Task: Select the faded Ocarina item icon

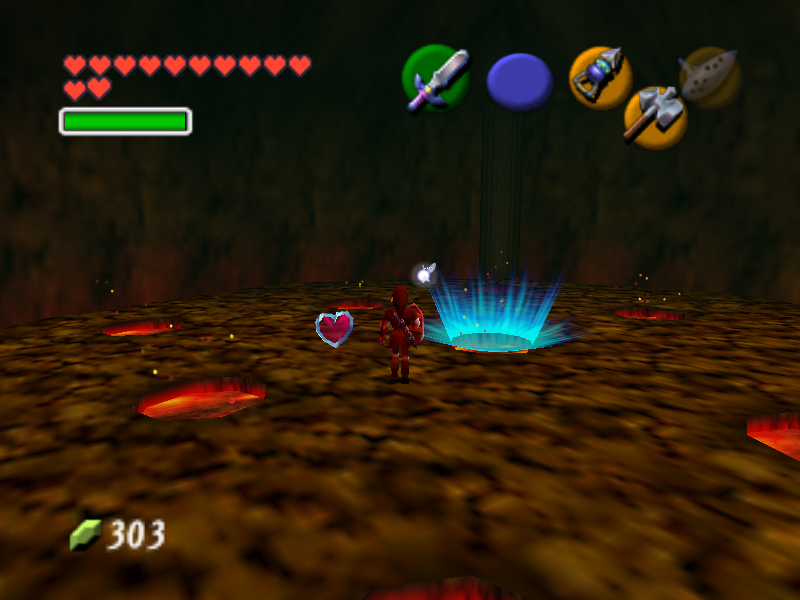Action: pos(709,76)
